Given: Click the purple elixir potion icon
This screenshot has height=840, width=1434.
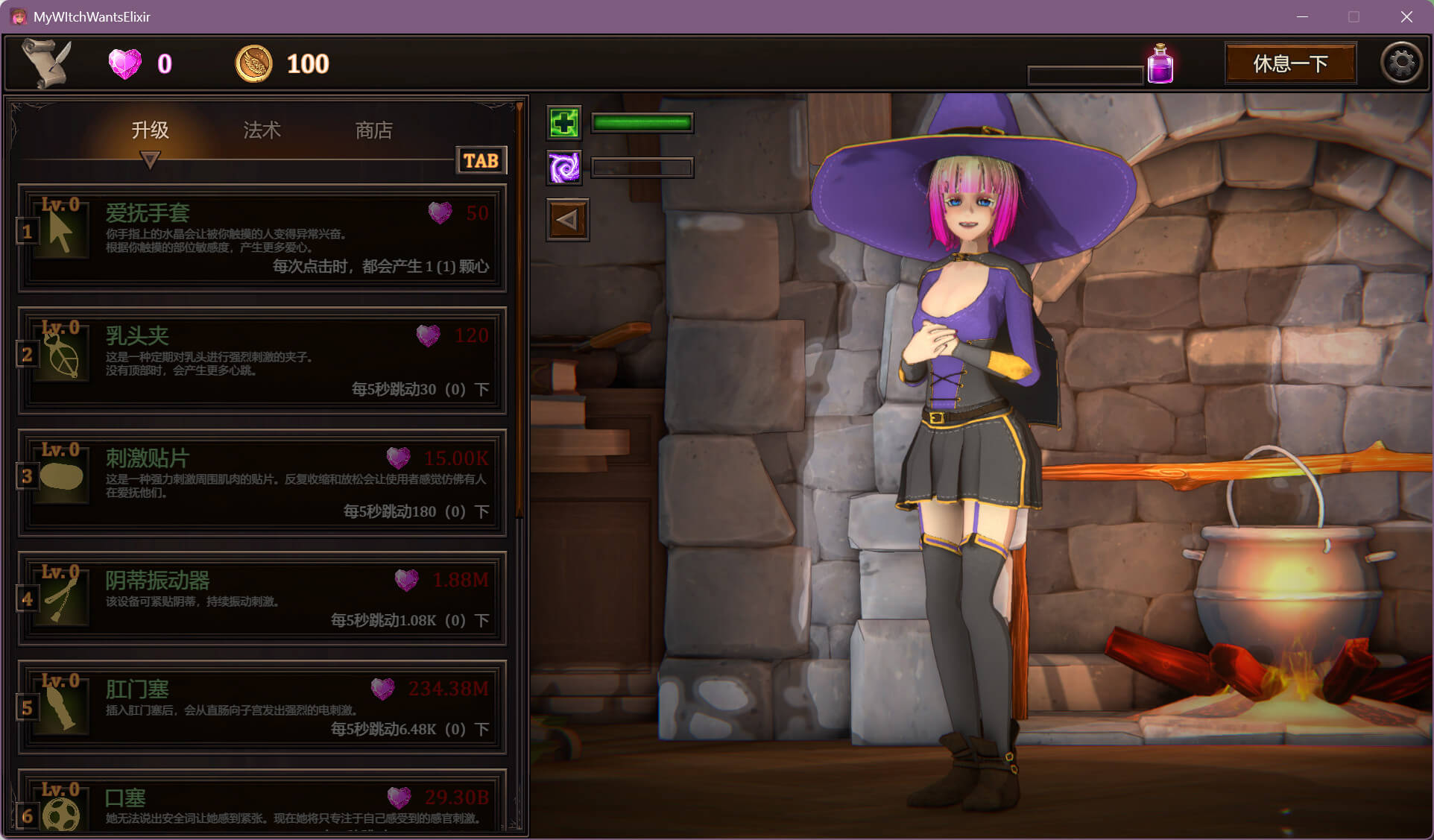Looking at the screenshot, I should 1160,64.
